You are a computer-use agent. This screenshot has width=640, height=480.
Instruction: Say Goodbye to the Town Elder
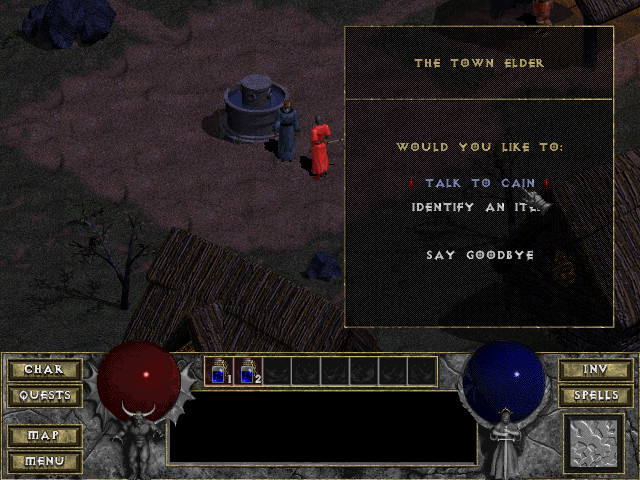(480, 255)
